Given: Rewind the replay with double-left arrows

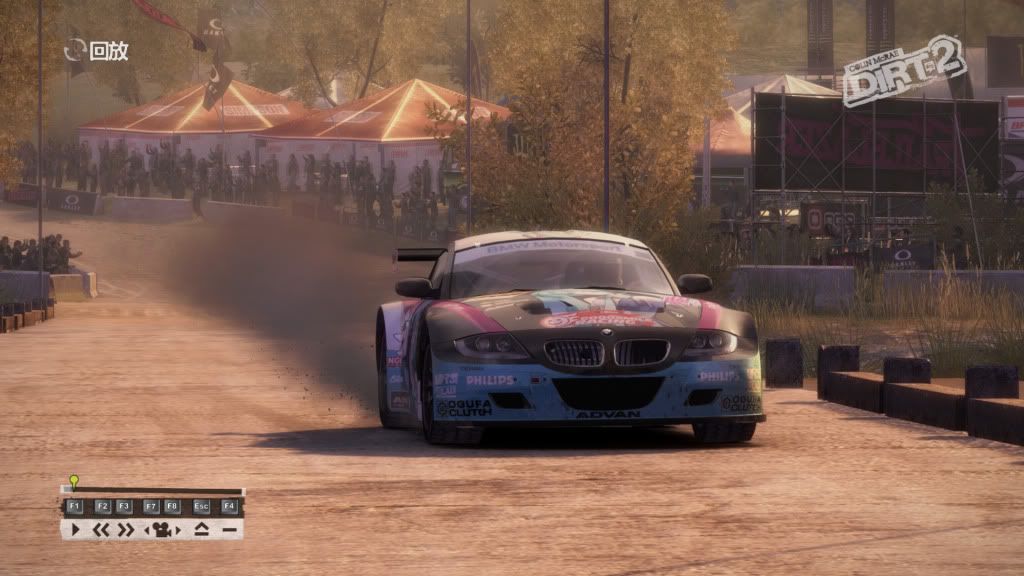Looking at the screenshot, I should pos(101,529).
